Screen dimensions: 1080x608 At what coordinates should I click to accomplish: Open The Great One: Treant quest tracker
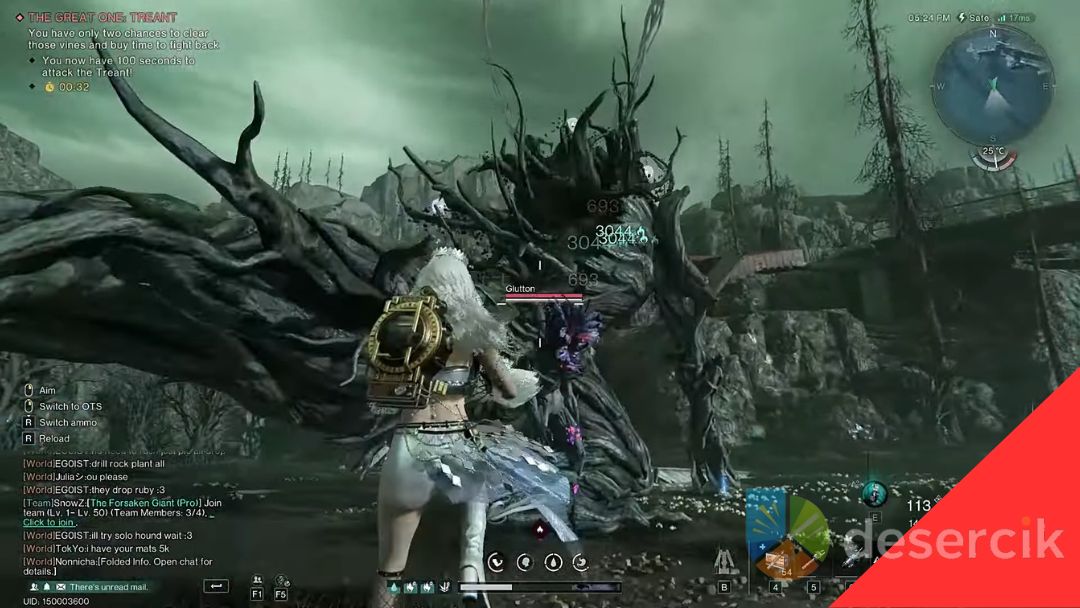(x=102, y=17)
